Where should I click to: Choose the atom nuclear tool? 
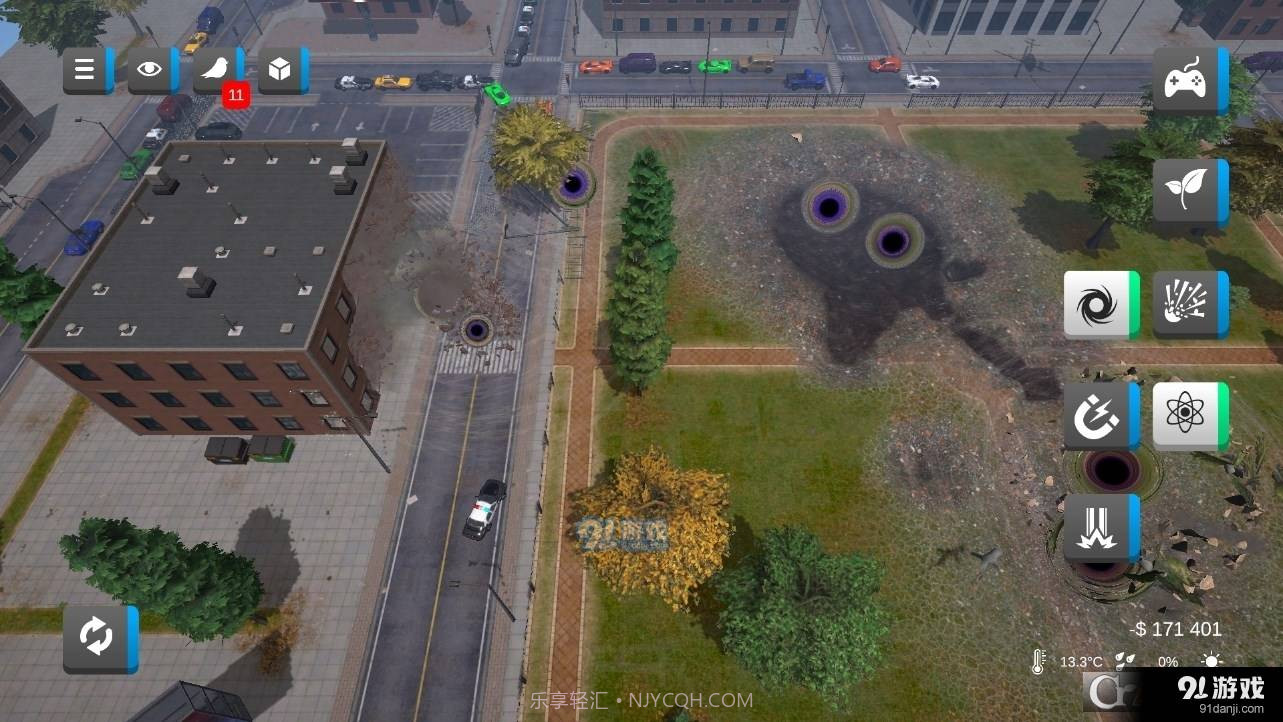1187,415
